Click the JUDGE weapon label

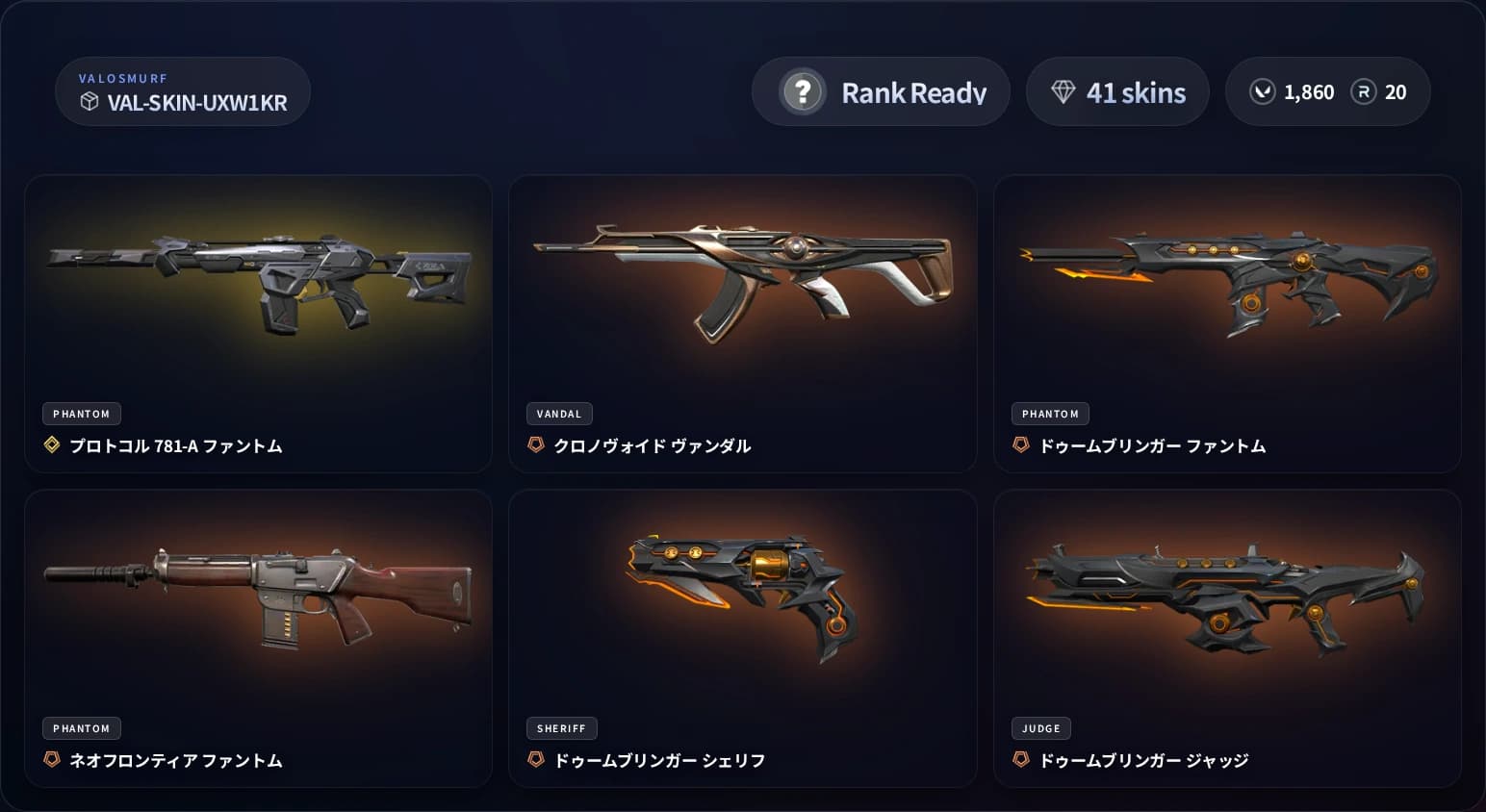click(1040, 728)
